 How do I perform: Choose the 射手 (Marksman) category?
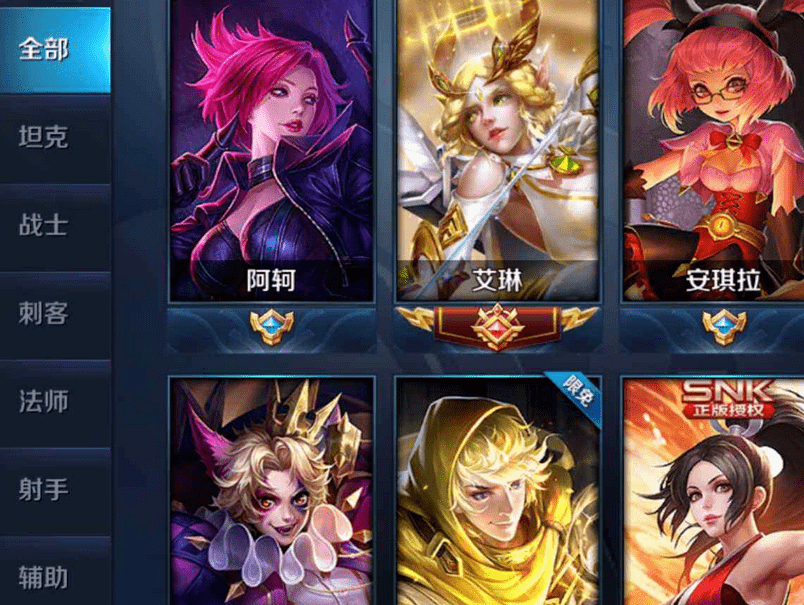[x=45, y=489]
